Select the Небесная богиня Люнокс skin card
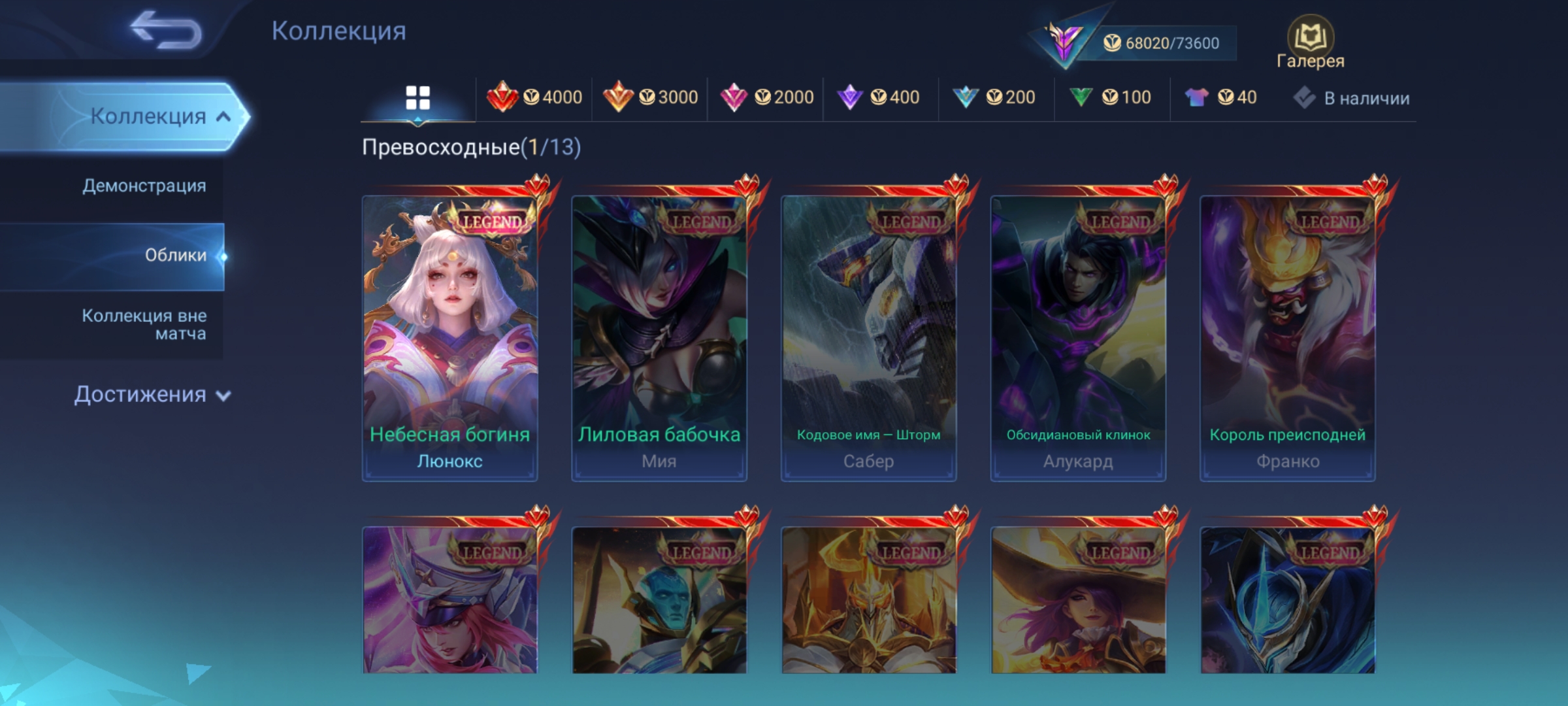The width and height of the screenshot is (1568, 706). 450,338
